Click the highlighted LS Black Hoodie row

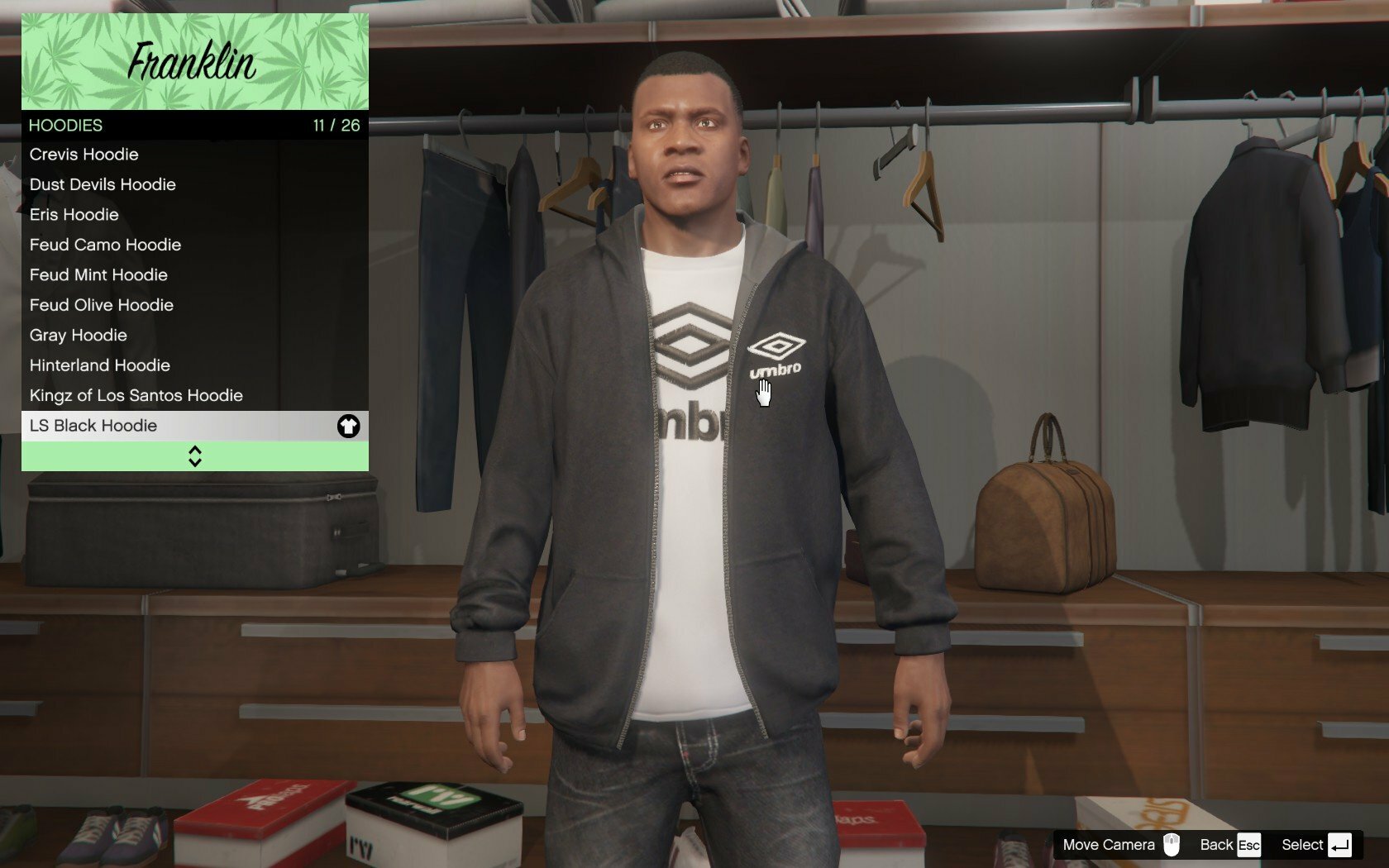coord(194,426)
